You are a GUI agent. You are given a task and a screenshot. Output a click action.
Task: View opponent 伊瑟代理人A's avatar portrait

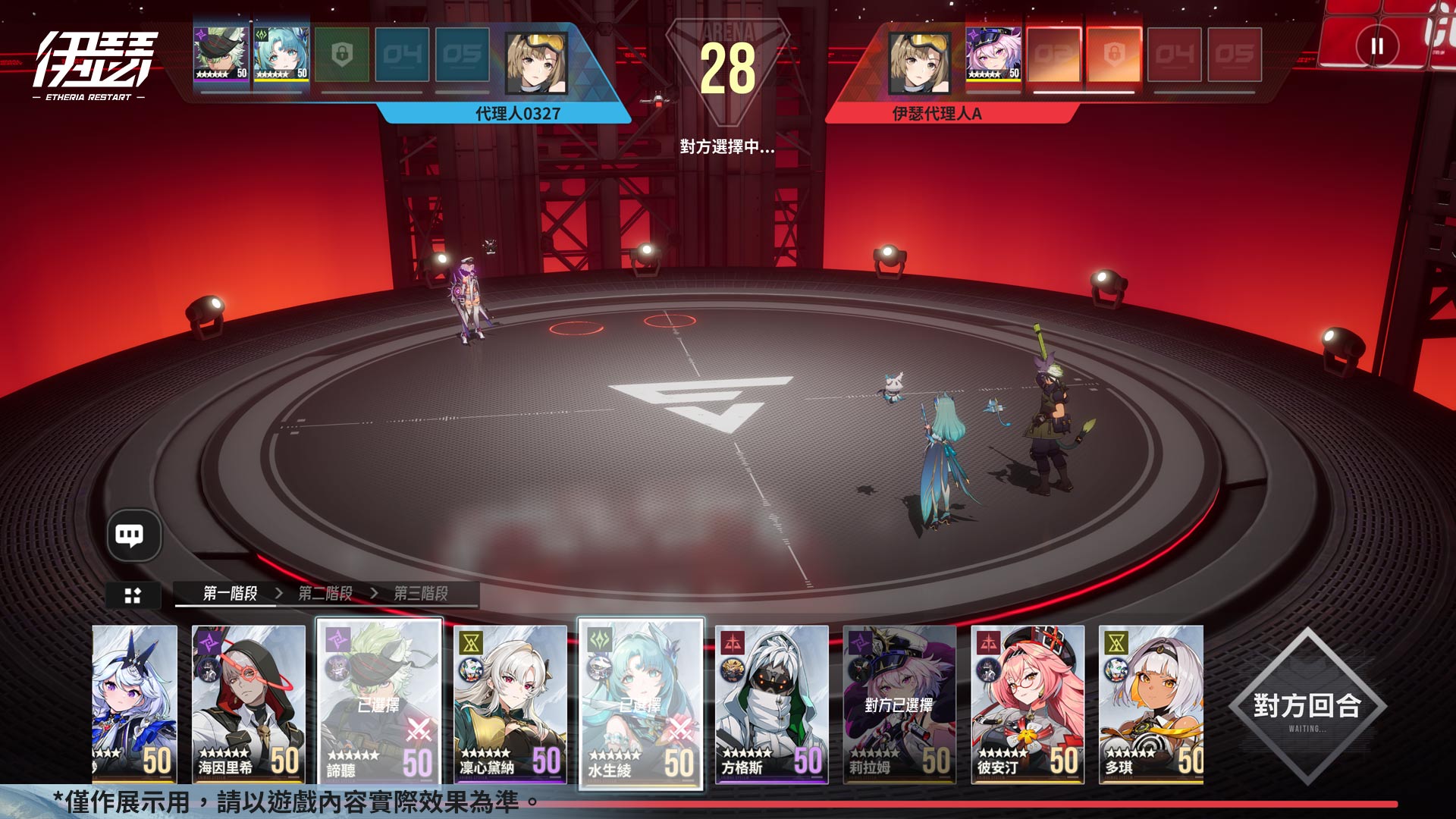coord(919,62)
